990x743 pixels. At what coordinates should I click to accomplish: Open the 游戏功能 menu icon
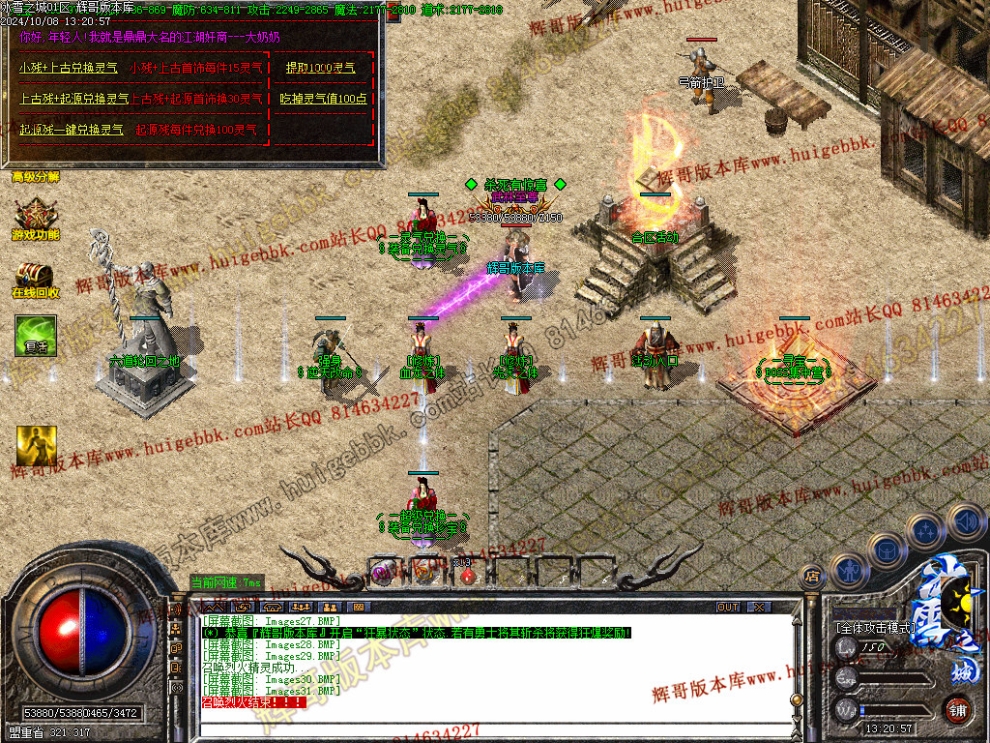(x=35, y=217)
